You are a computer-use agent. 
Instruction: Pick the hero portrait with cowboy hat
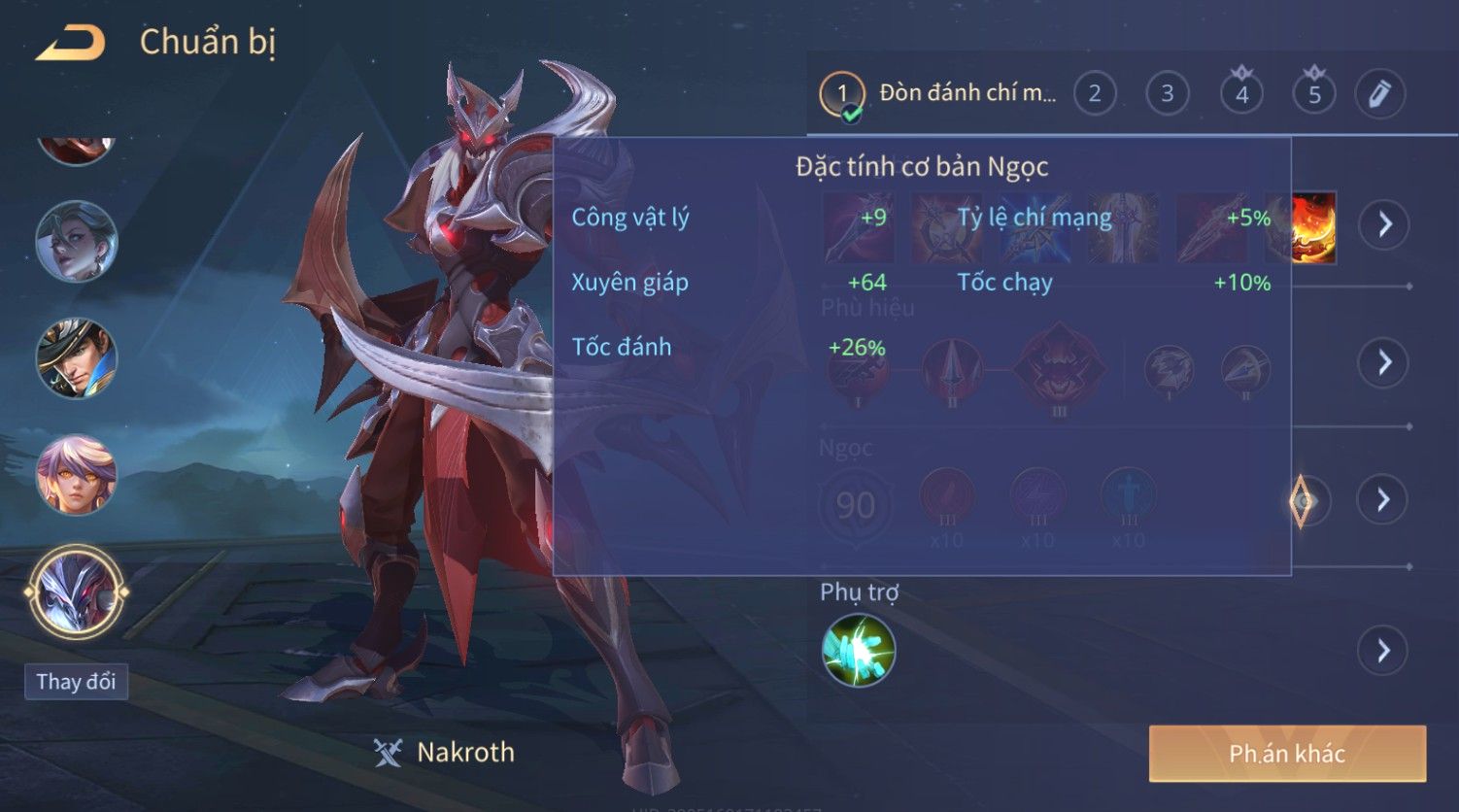point(77,358)
